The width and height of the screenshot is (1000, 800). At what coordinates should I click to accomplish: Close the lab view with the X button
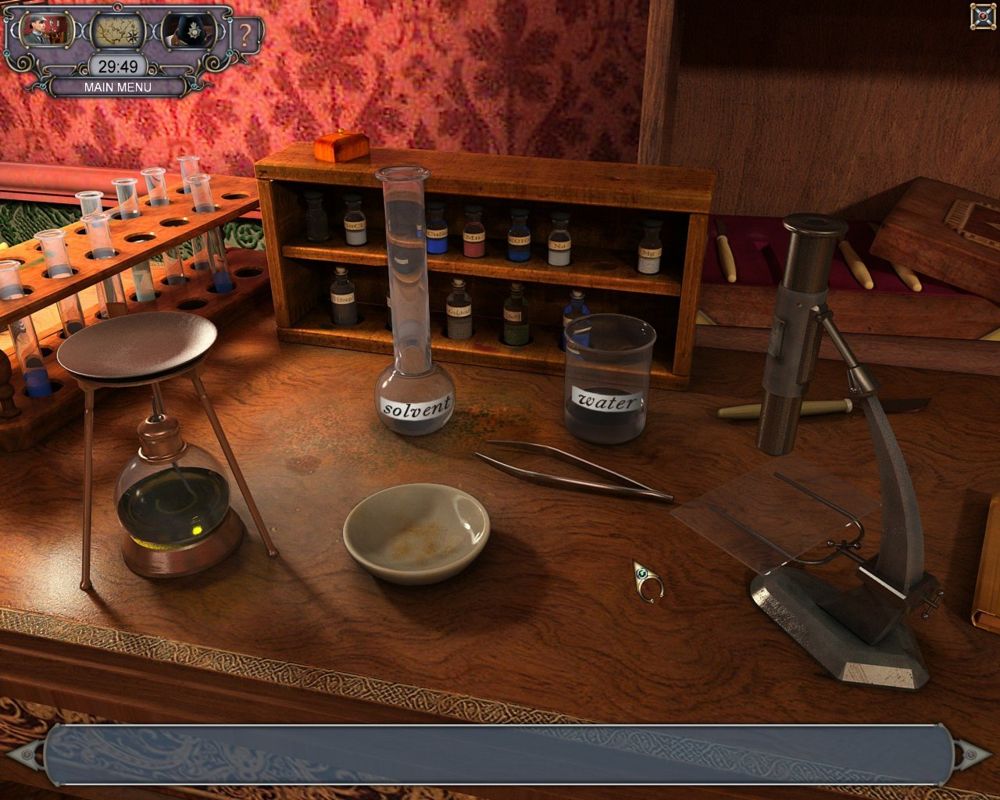pos(982,16)
